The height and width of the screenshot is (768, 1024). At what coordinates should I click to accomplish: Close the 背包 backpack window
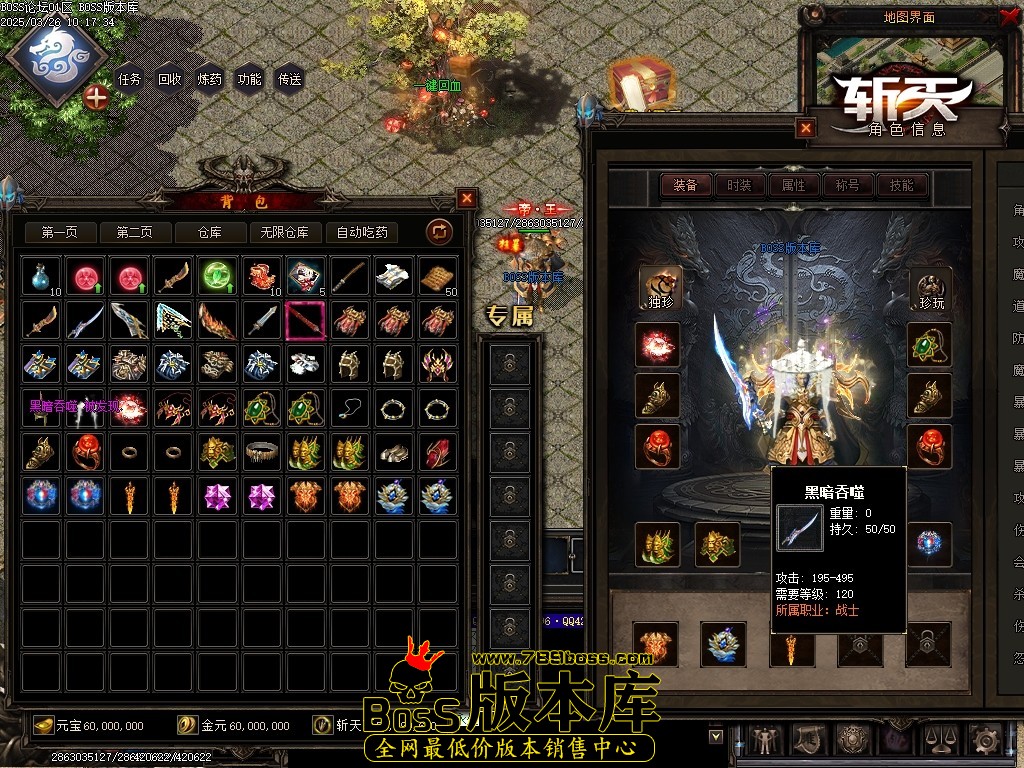466,198
